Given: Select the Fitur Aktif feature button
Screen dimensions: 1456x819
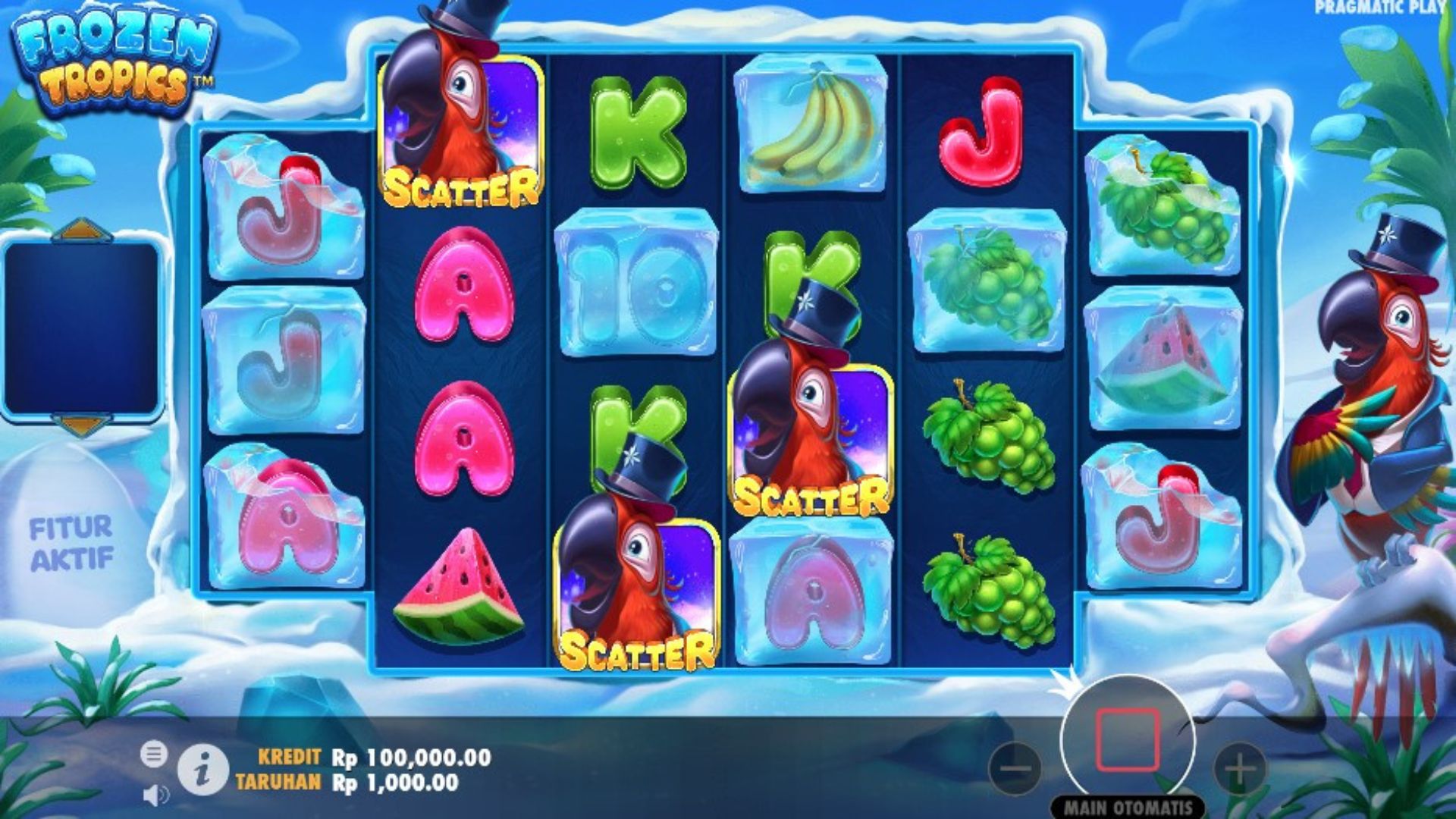Looking at the screenshot, I should pos(72,541).
